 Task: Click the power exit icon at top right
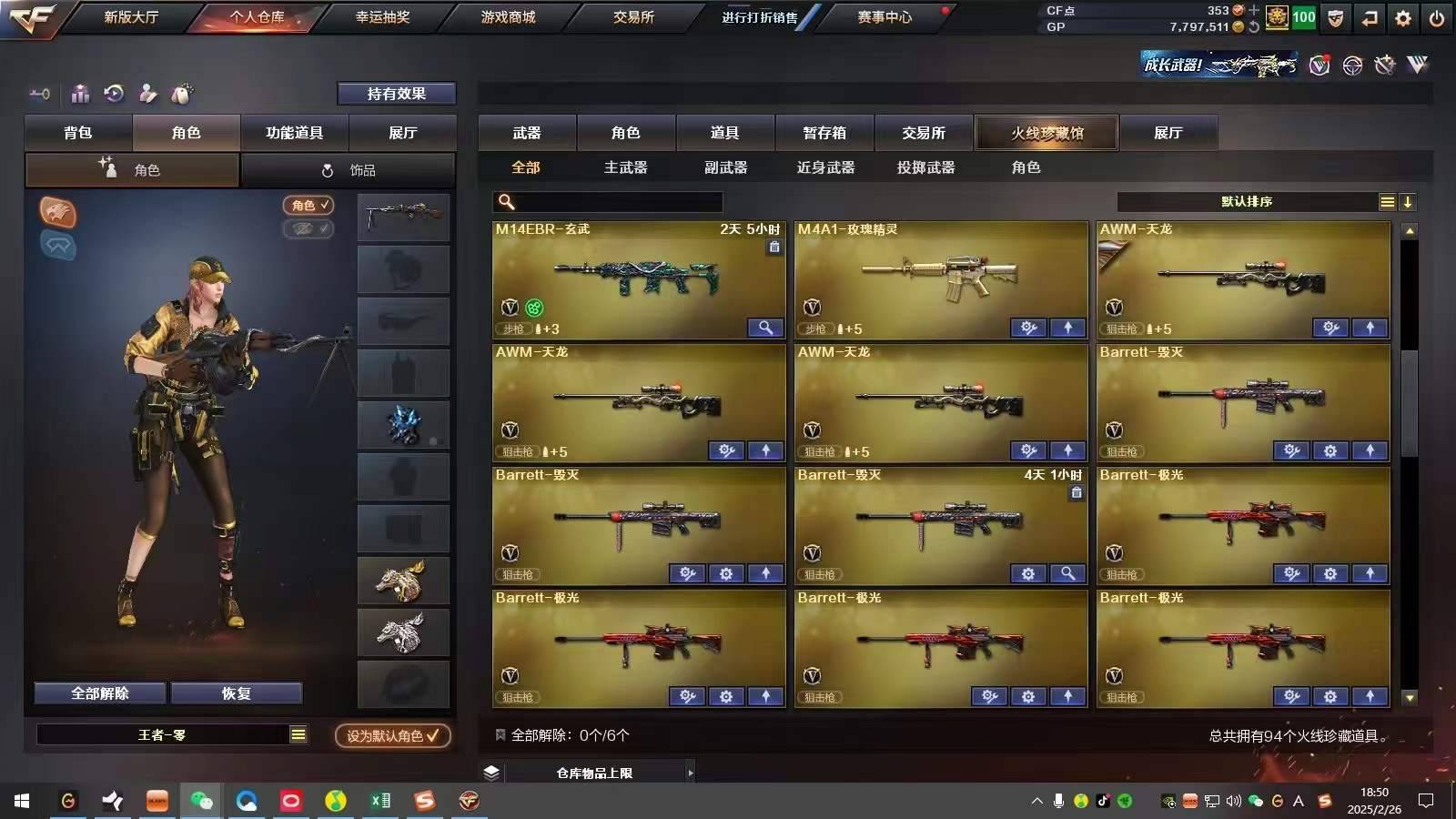(1437, 16)
